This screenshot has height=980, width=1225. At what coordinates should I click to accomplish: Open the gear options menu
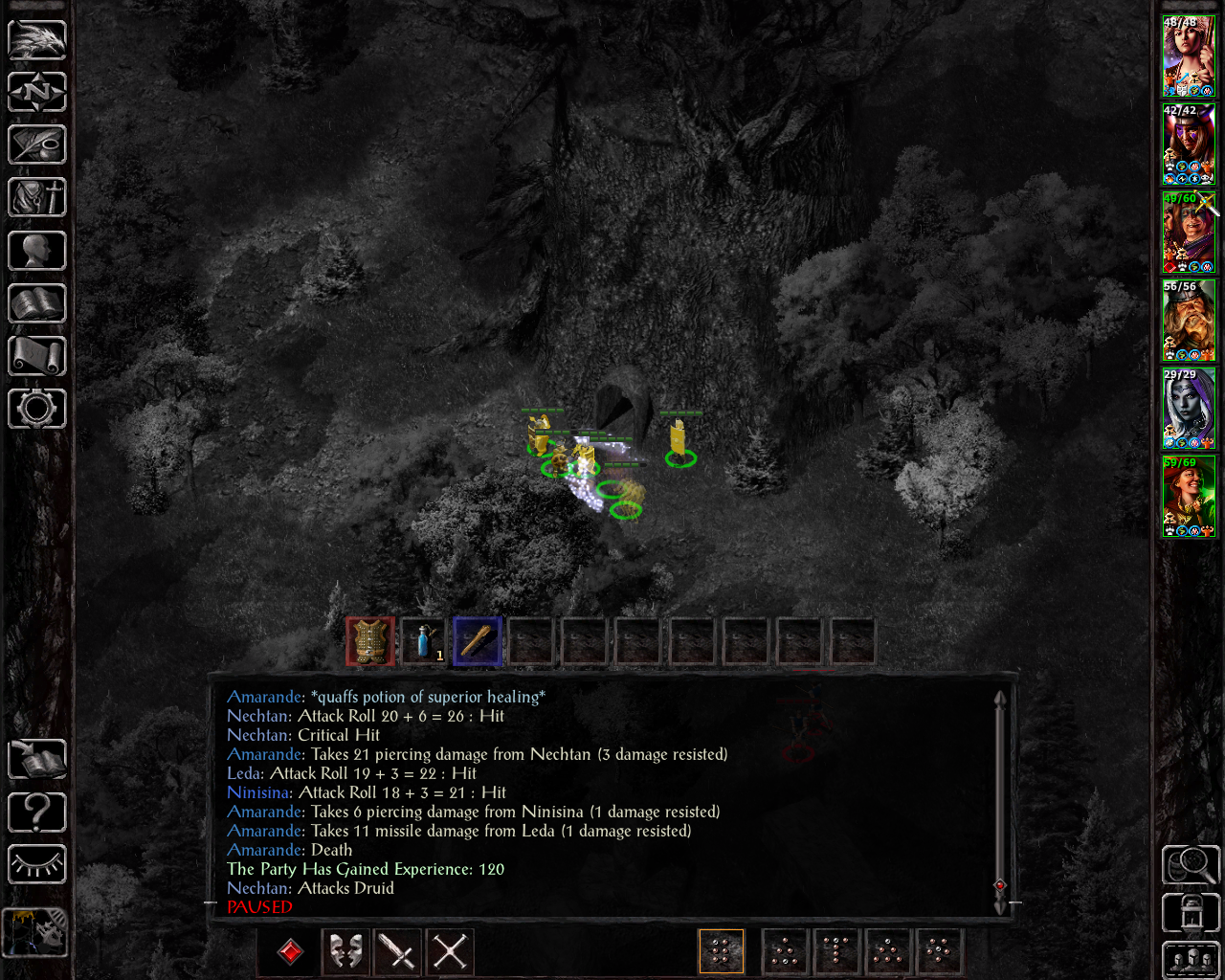[37, 409]
